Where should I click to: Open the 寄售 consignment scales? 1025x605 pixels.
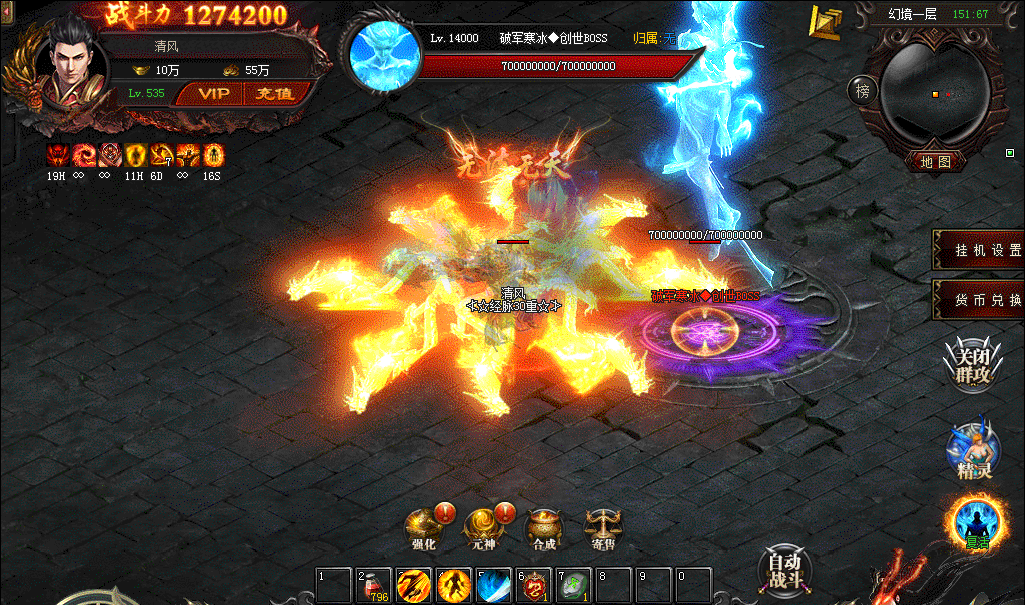602,527
